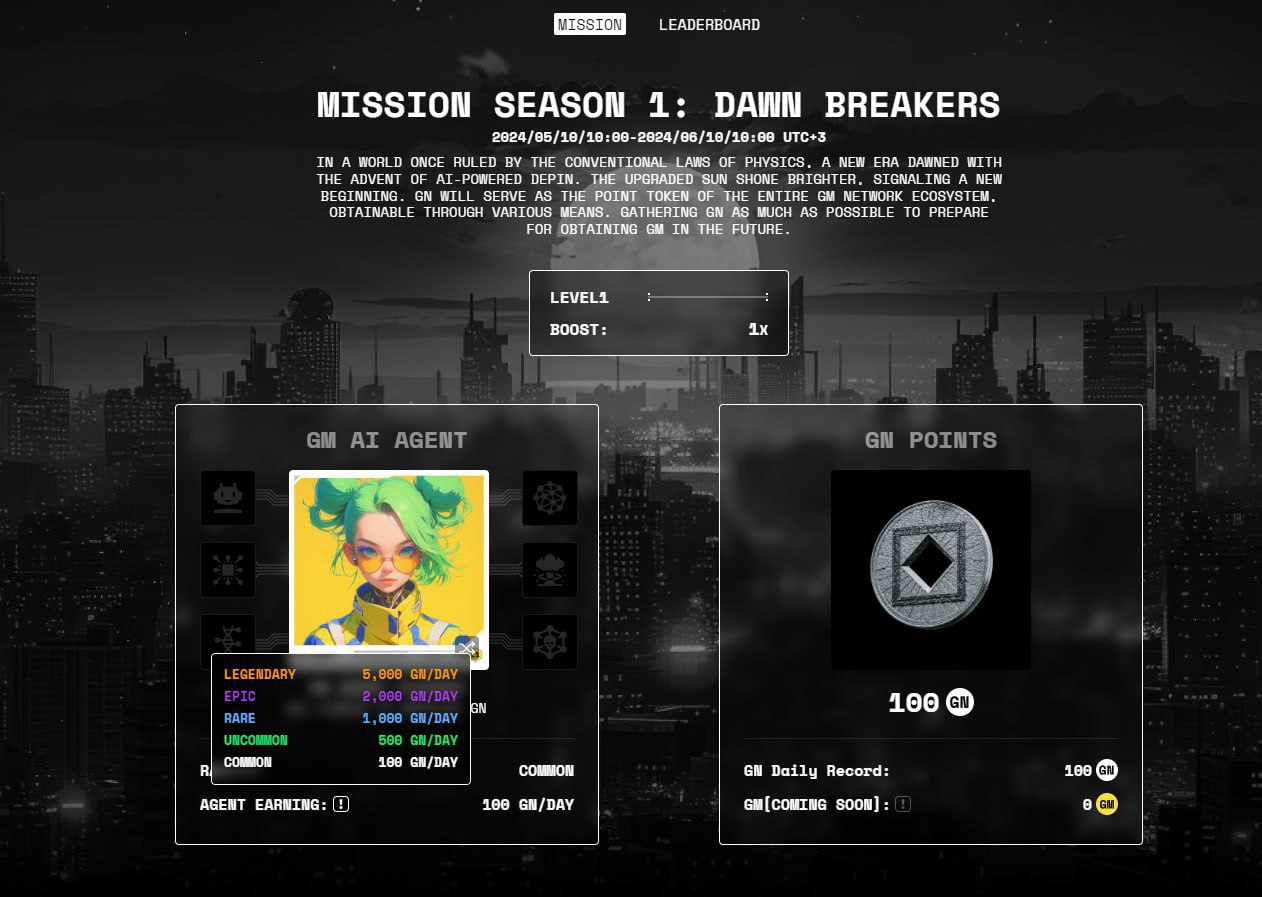Open the Agent Earning info icon

pyautogui.click(x=341, y=804)
